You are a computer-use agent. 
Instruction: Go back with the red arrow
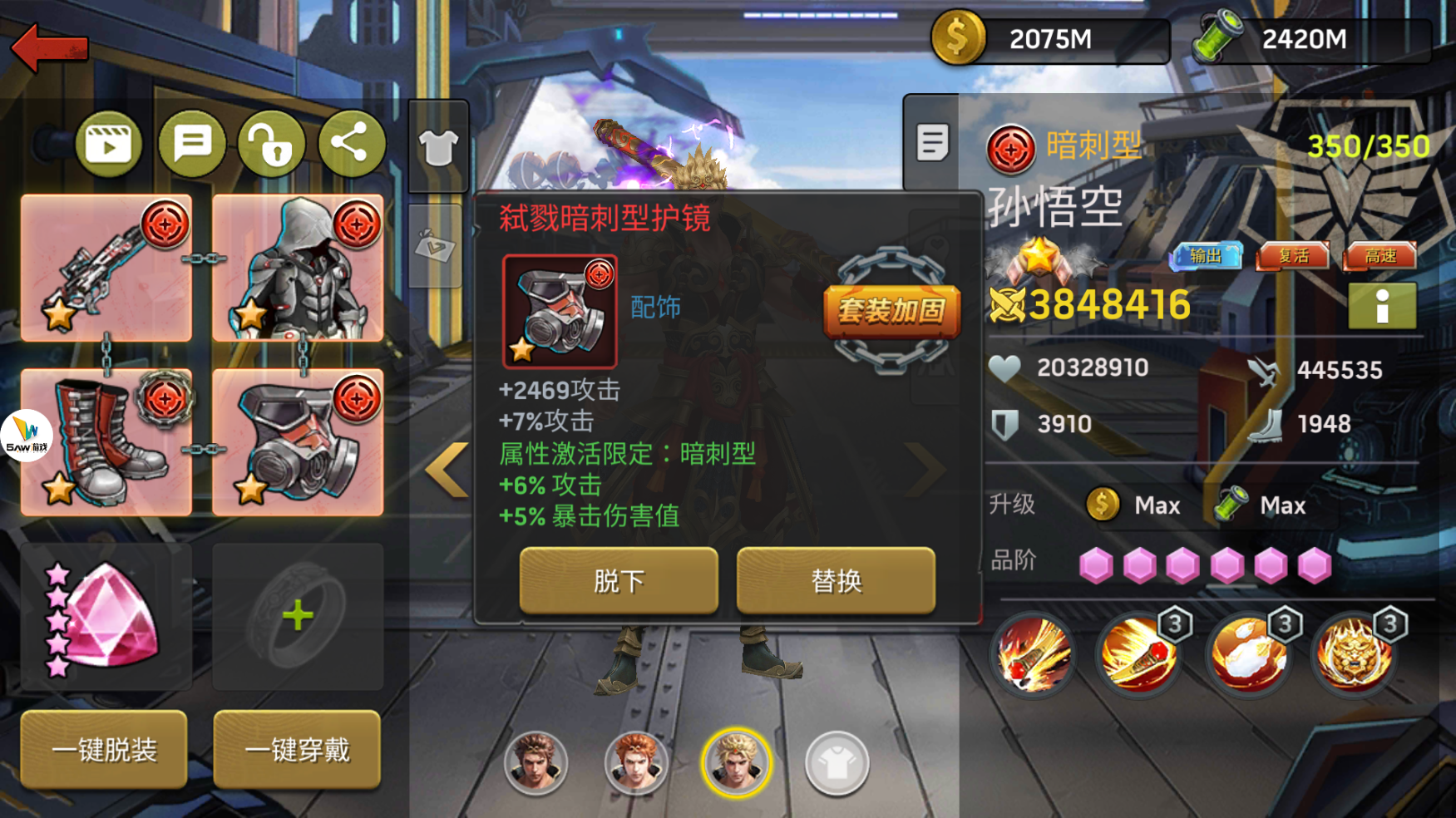(50, 47)
